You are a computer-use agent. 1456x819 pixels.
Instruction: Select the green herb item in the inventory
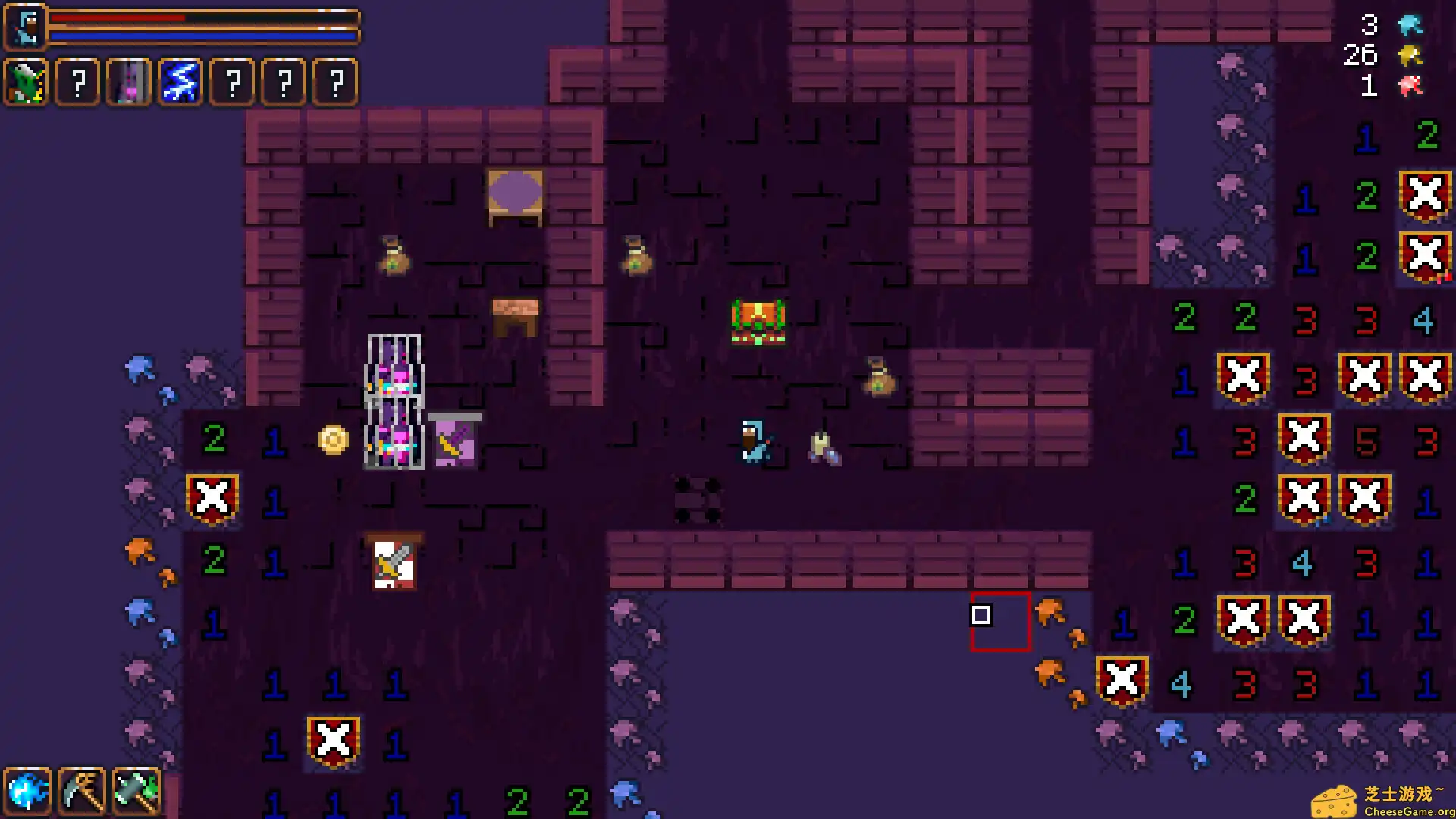[x=25, y=82]
